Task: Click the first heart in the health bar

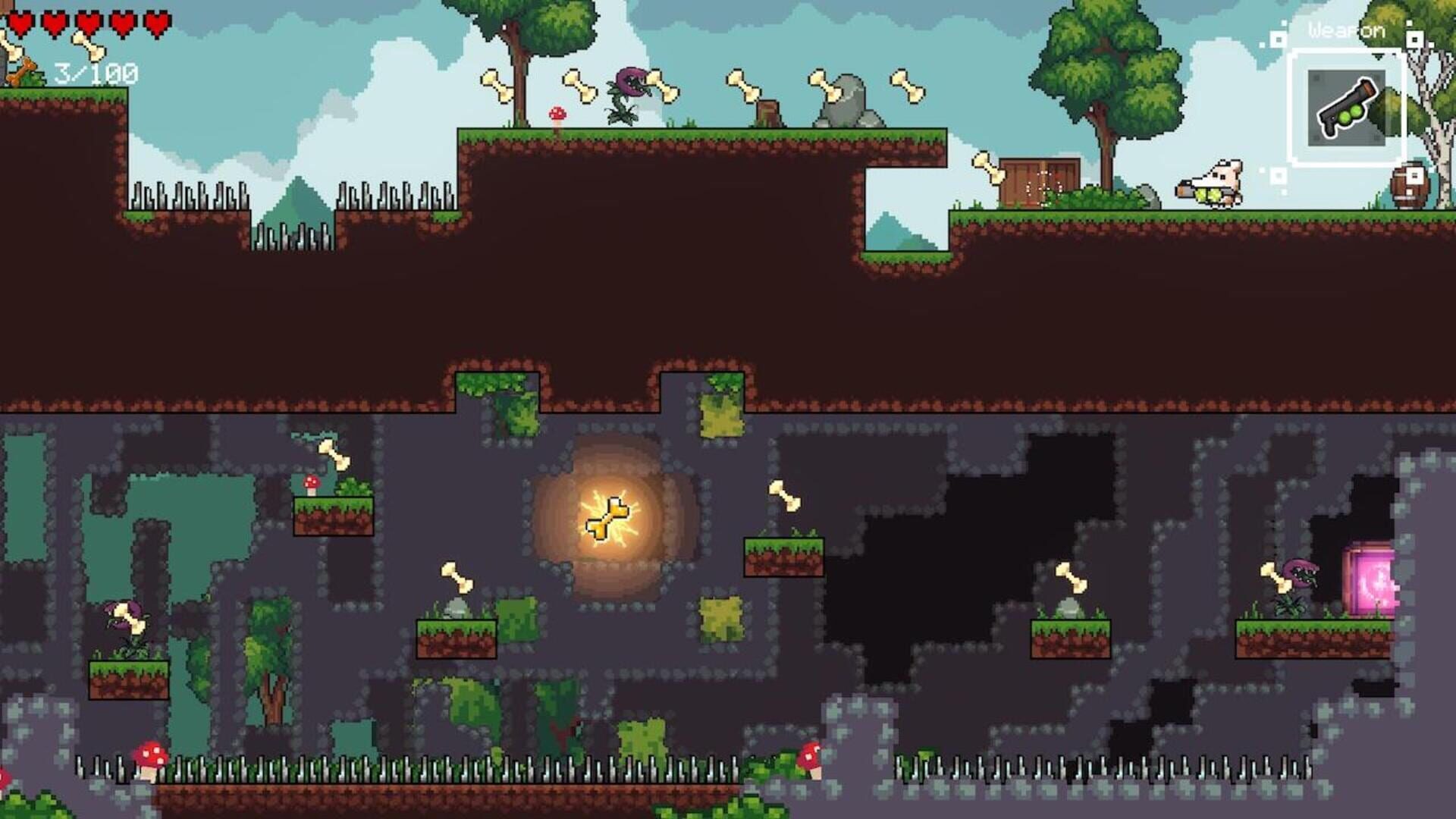Action: click(x=20, y=23)
